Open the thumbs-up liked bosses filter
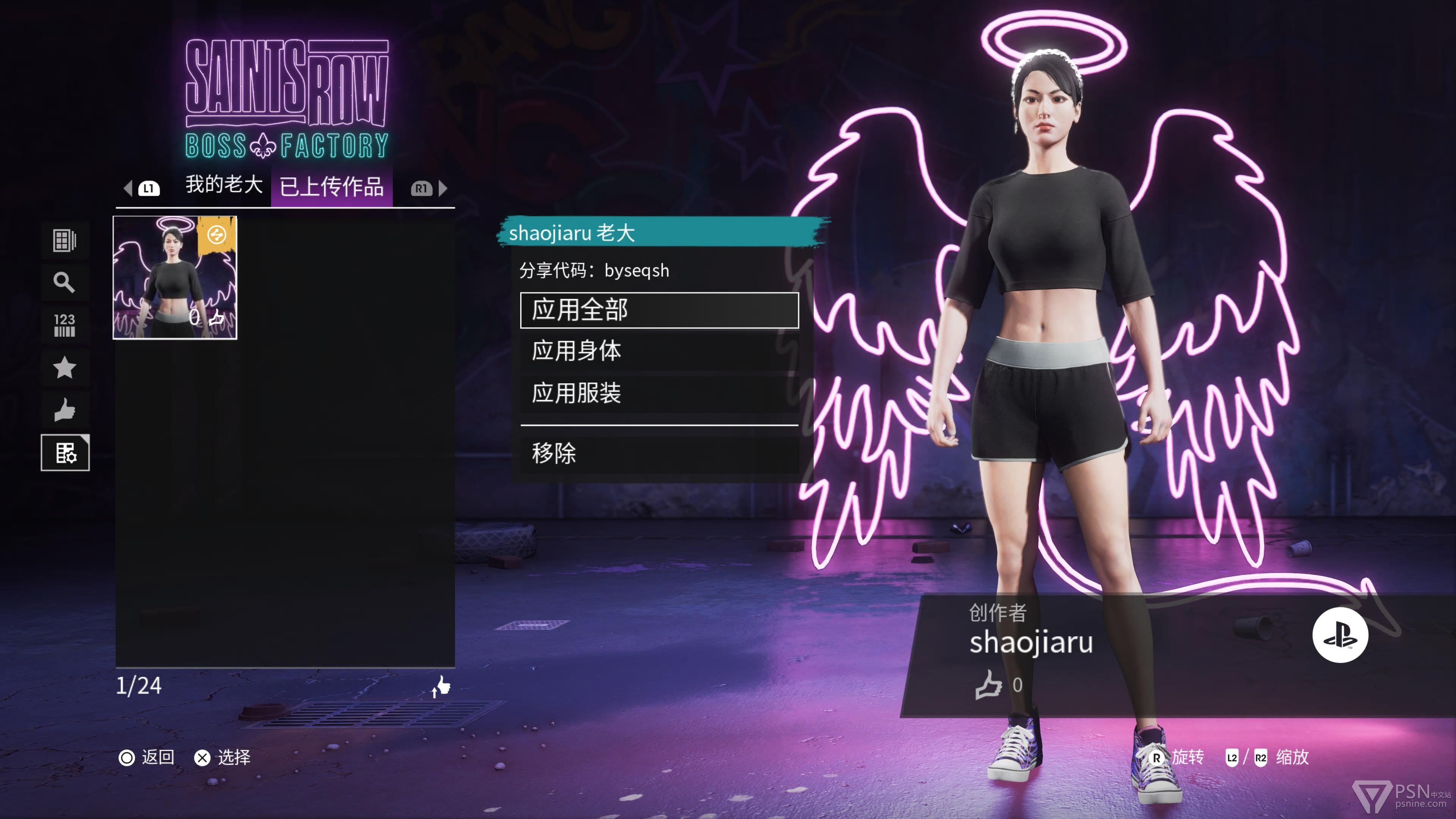Image resolution: width=1456 pixels, height=819 pixels. 64,410
